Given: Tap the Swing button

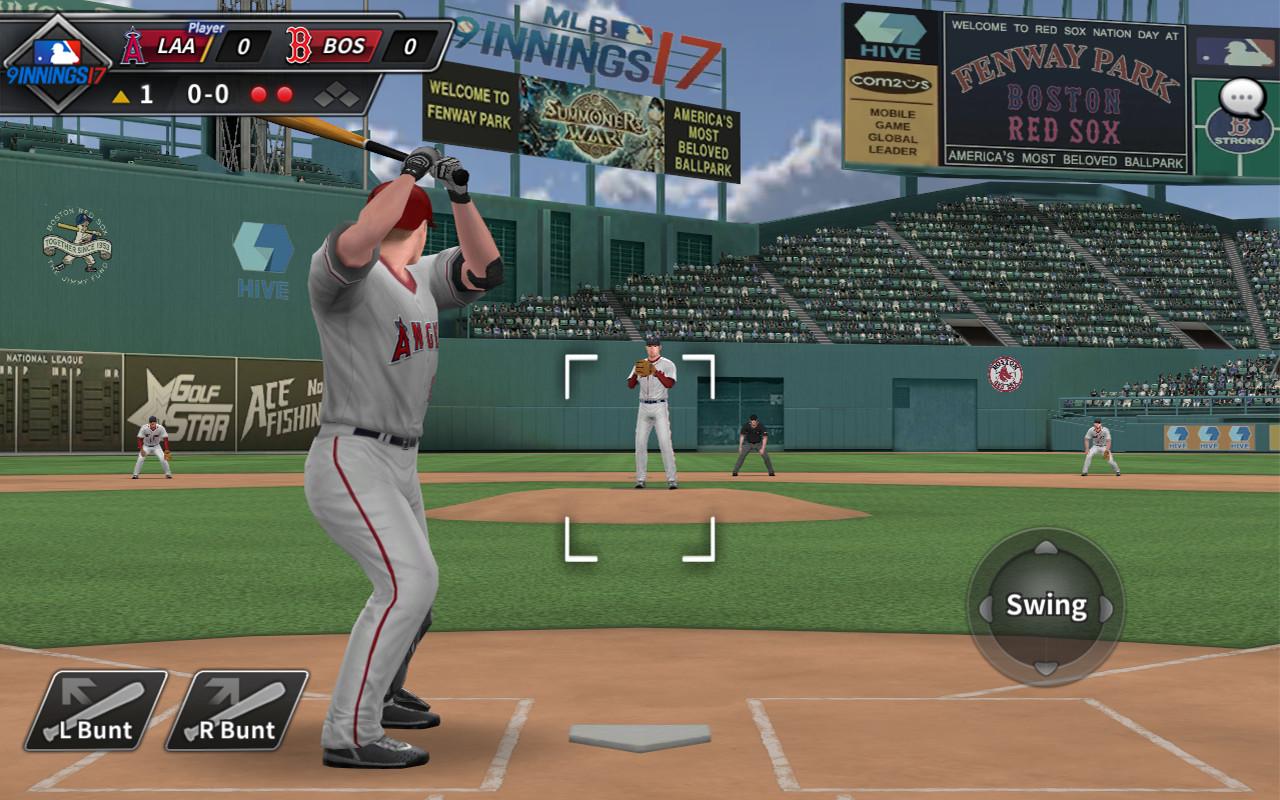Looking at the screenshot, I should (x=1045, y=606).
